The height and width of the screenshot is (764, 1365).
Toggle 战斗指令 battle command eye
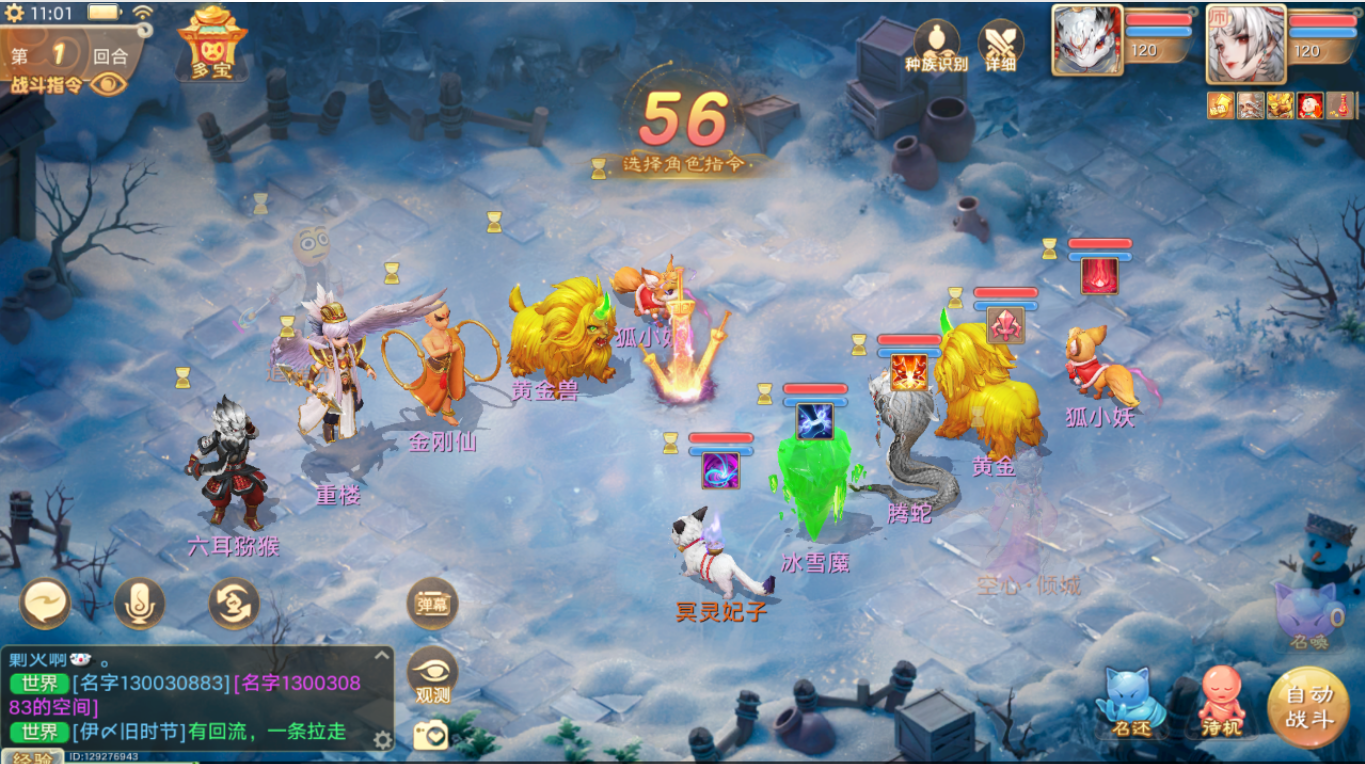110,84
